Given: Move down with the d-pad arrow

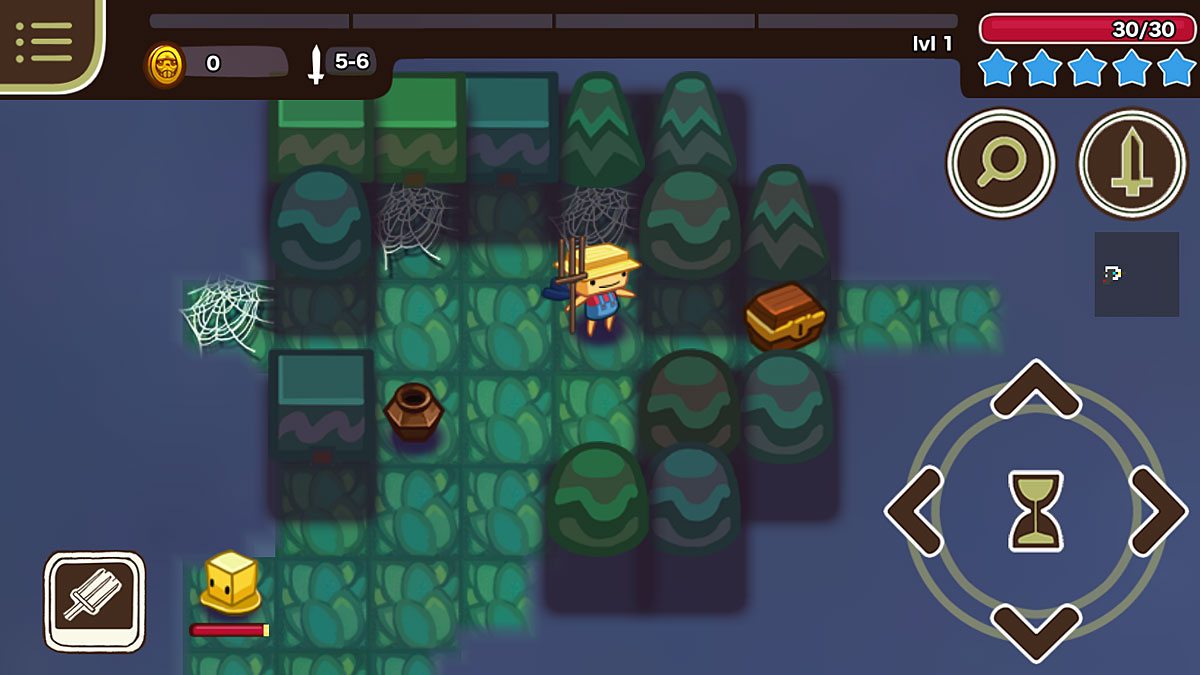Looking at the screenshot, I should click(1035, 631).
